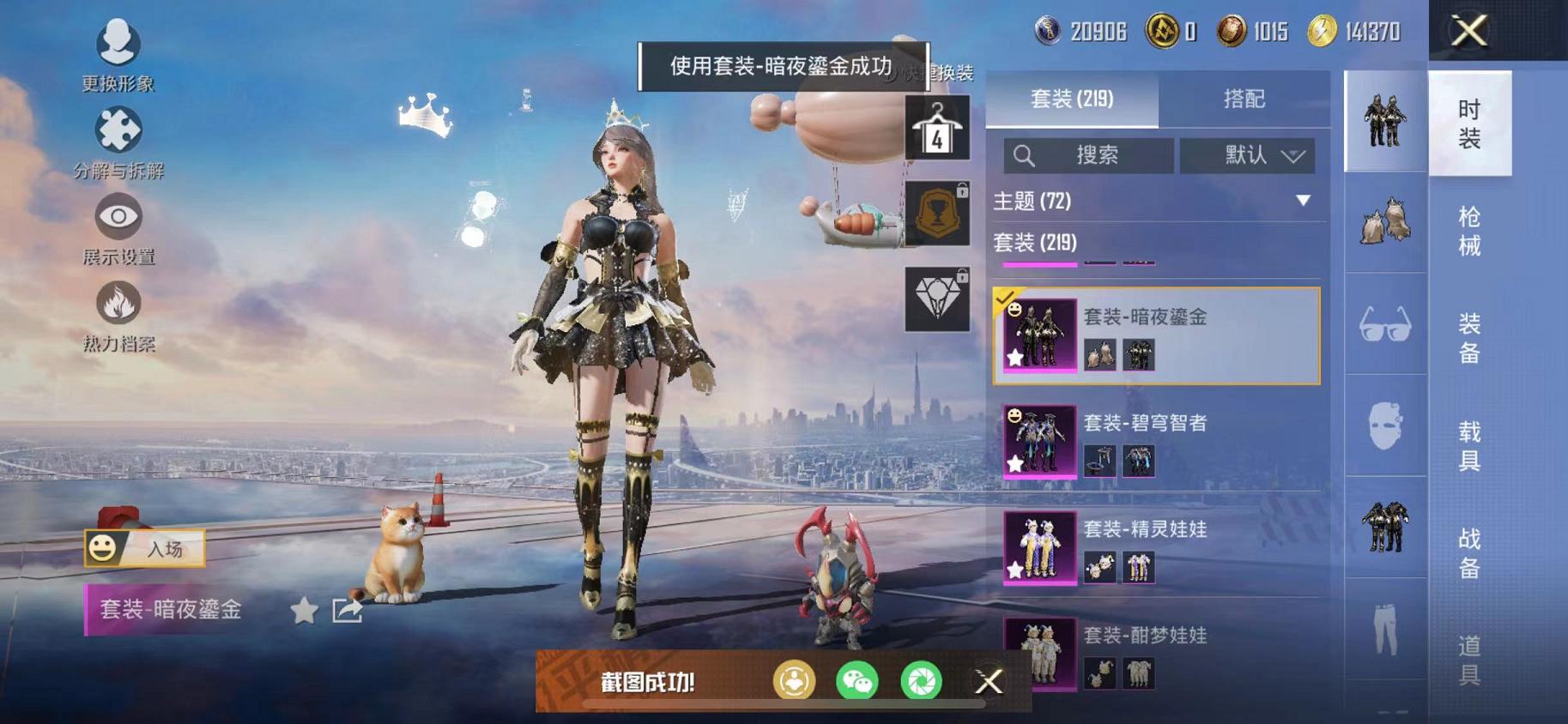Tap the 搜索 search field
The image size is (1568, 724).
point(1090,155)
